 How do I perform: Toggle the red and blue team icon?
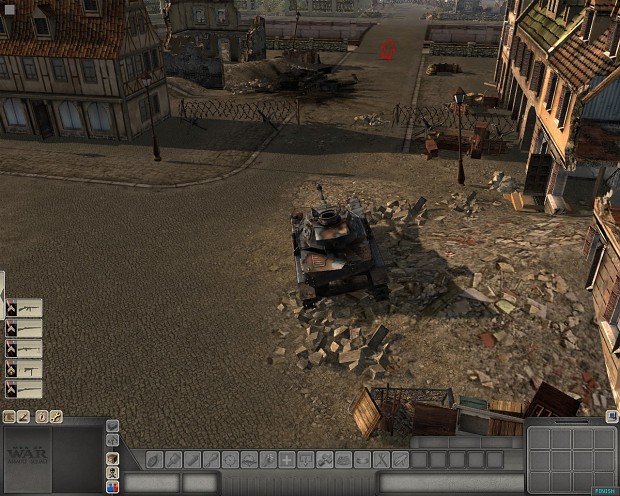(x=112, y=487)
